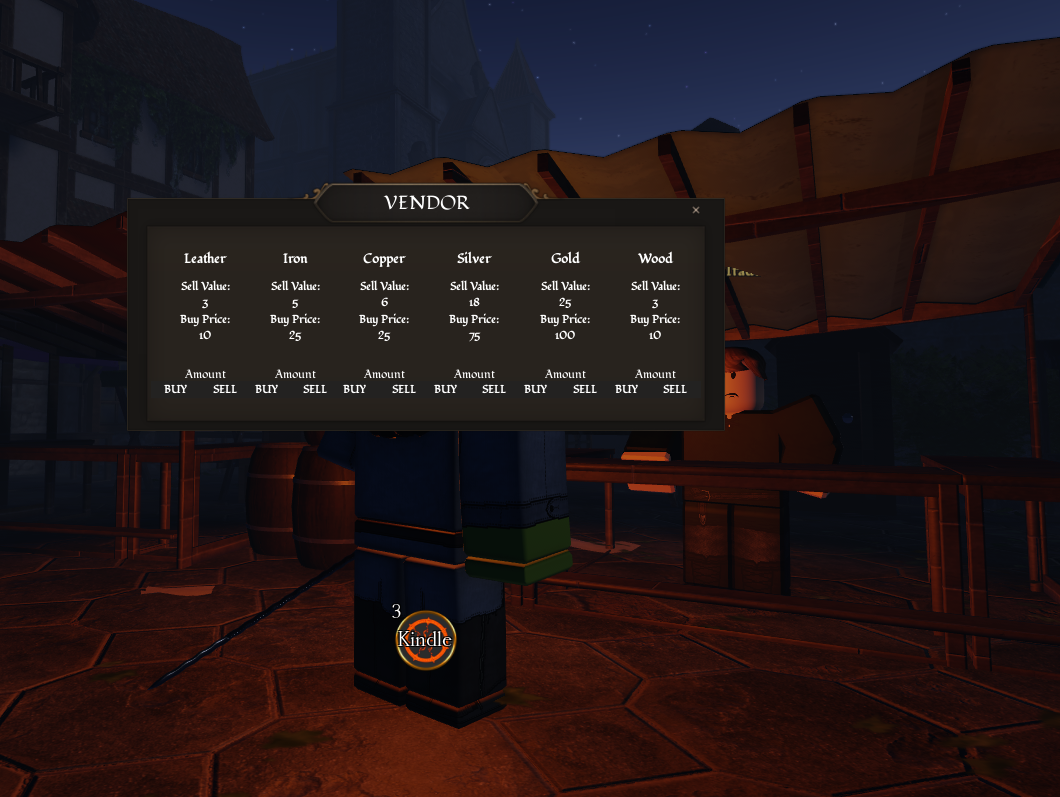Sell Wood to the vendor
Screen dimensions: 1060x797
(x=675, y=389)
